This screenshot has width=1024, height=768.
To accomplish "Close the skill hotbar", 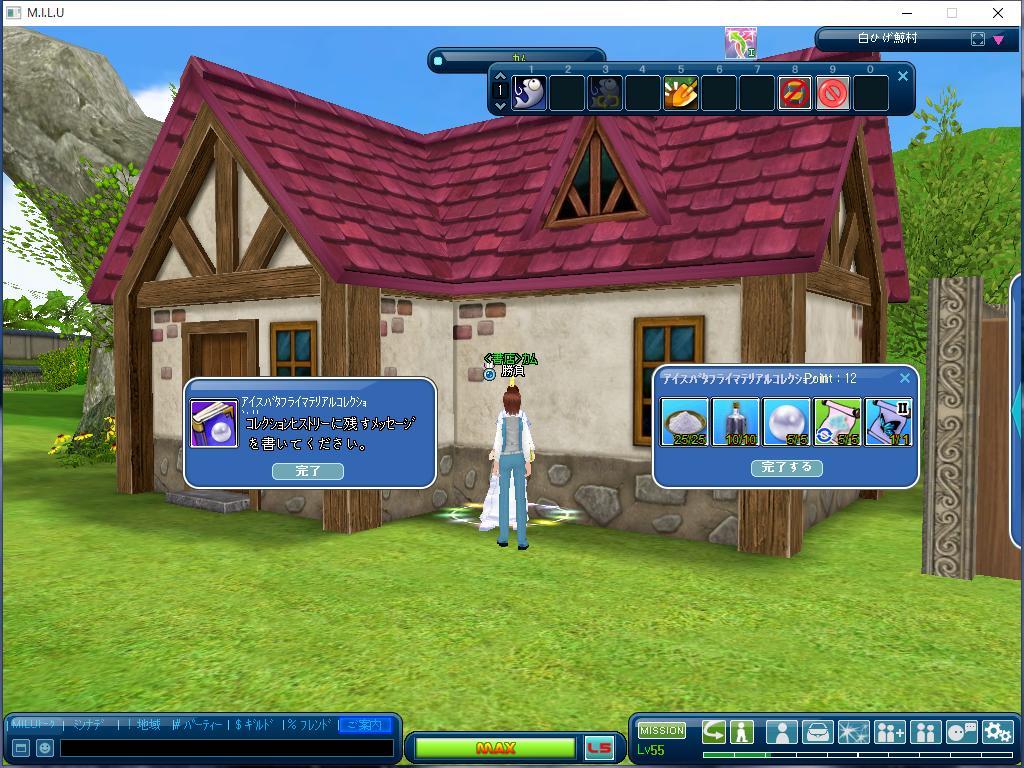I will 903,76.
